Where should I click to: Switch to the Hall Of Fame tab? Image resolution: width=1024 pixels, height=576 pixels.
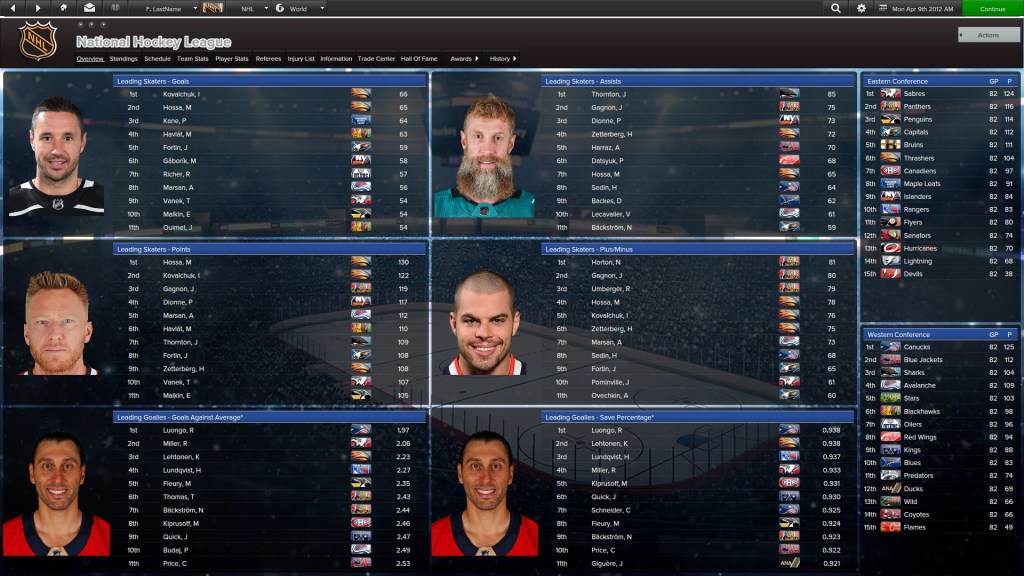click(x=420, y=59)
